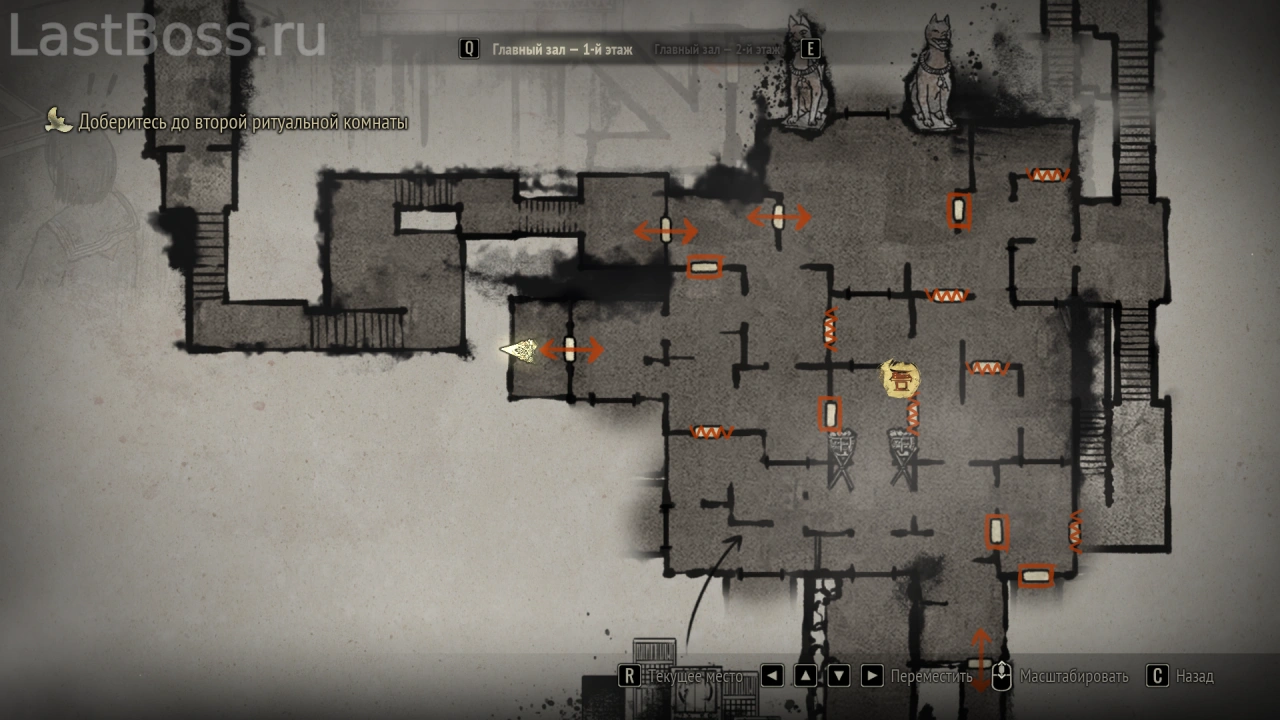The height and width of the screenshot is (720, 1280).
Task: Click the player position arrow marker
Action: [x=519, y=350]
